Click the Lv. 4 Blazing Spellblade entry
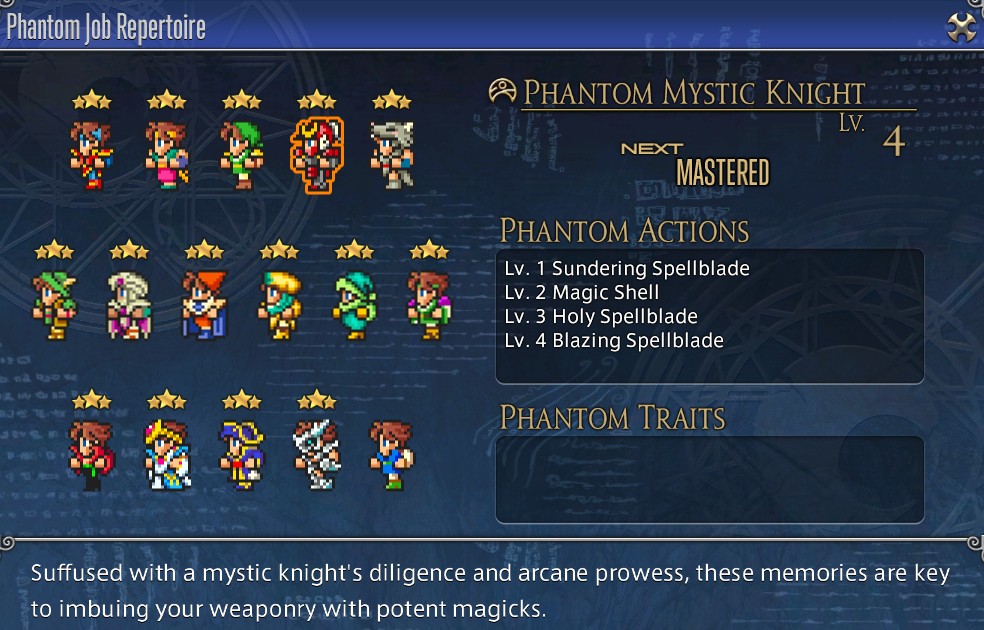984x630 pixels. [x=614, y=340]
